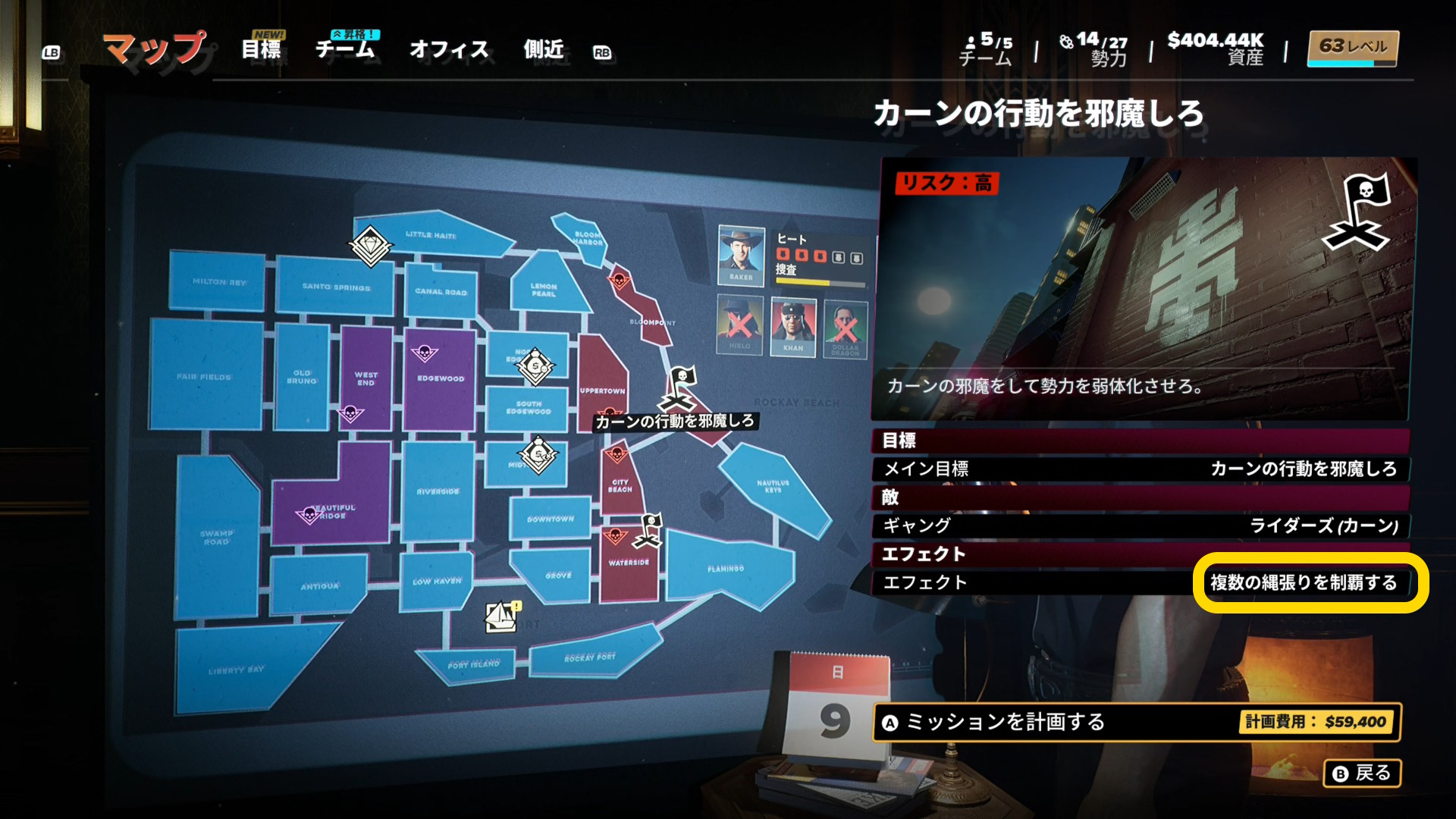Viewport: 1456px width, 819px height.
Task: Select the 側近 tab
Action: tap(544, 49)
